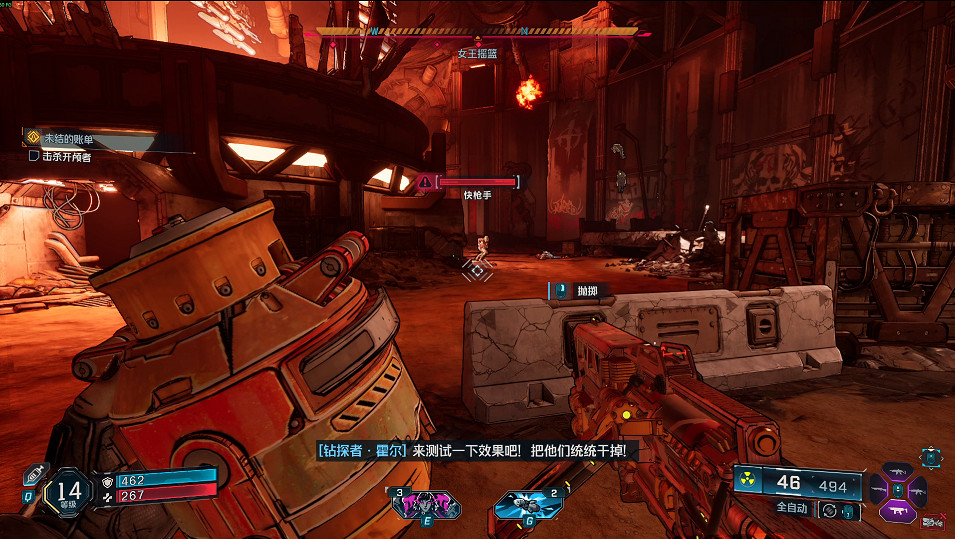Switch to the left weapon wheel slot
Viewport: 955px width, 539px height.
(x=877, y=490)
